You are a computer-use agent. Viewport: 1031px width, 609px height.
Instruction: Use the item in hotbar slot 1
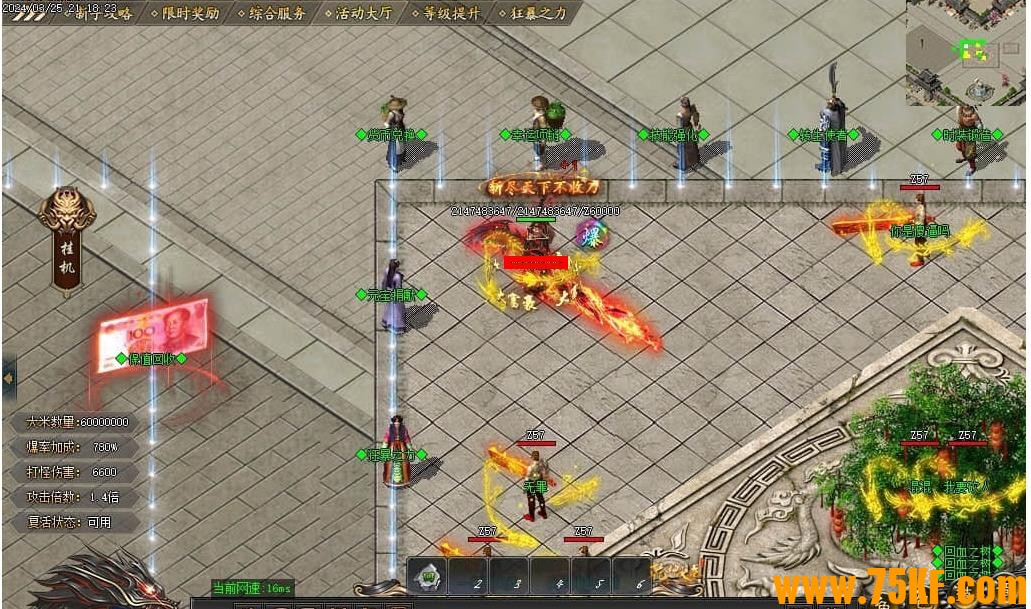coord(427,576)
